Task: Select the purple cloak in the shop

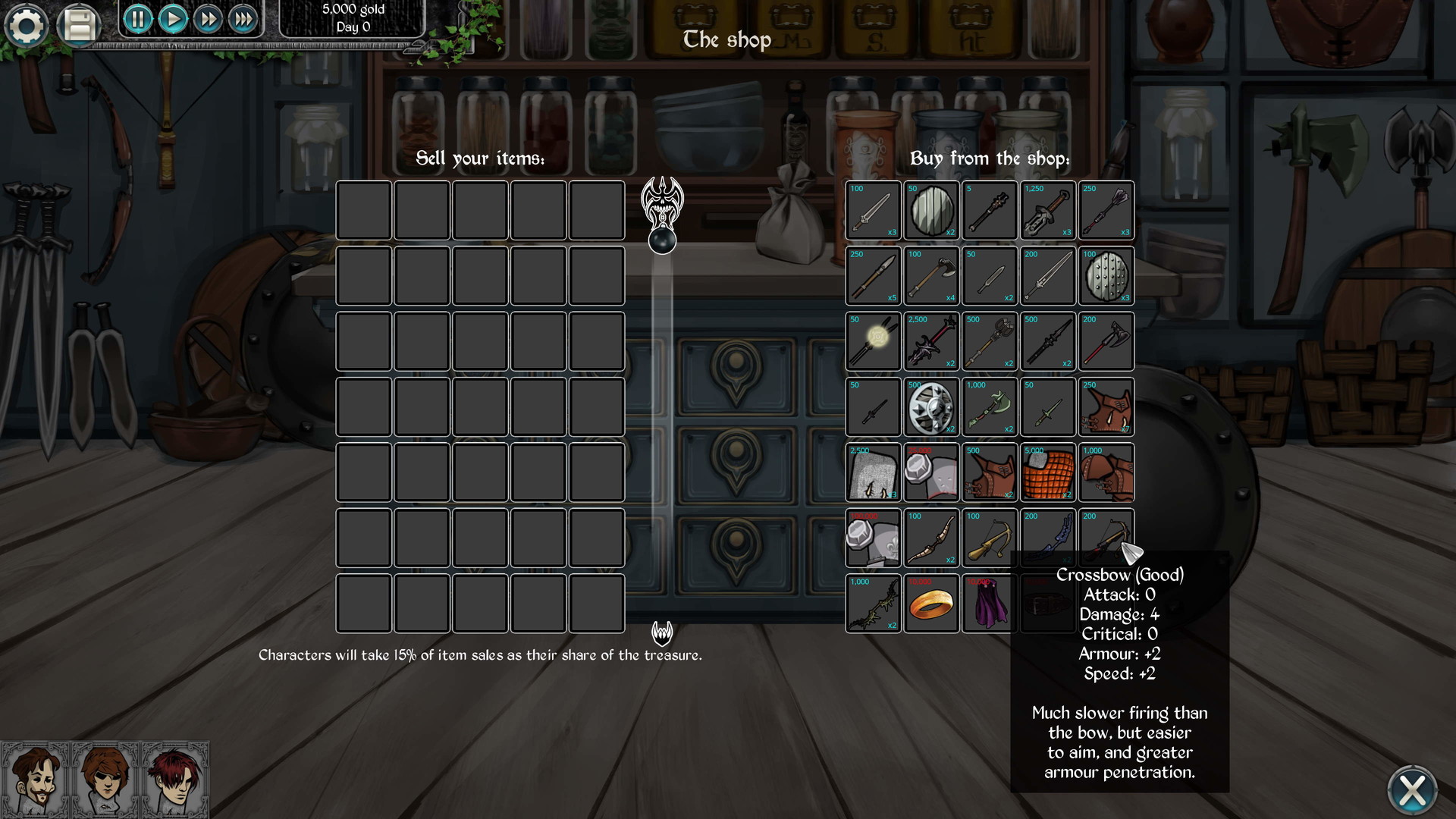Action: tap(990, 603)
